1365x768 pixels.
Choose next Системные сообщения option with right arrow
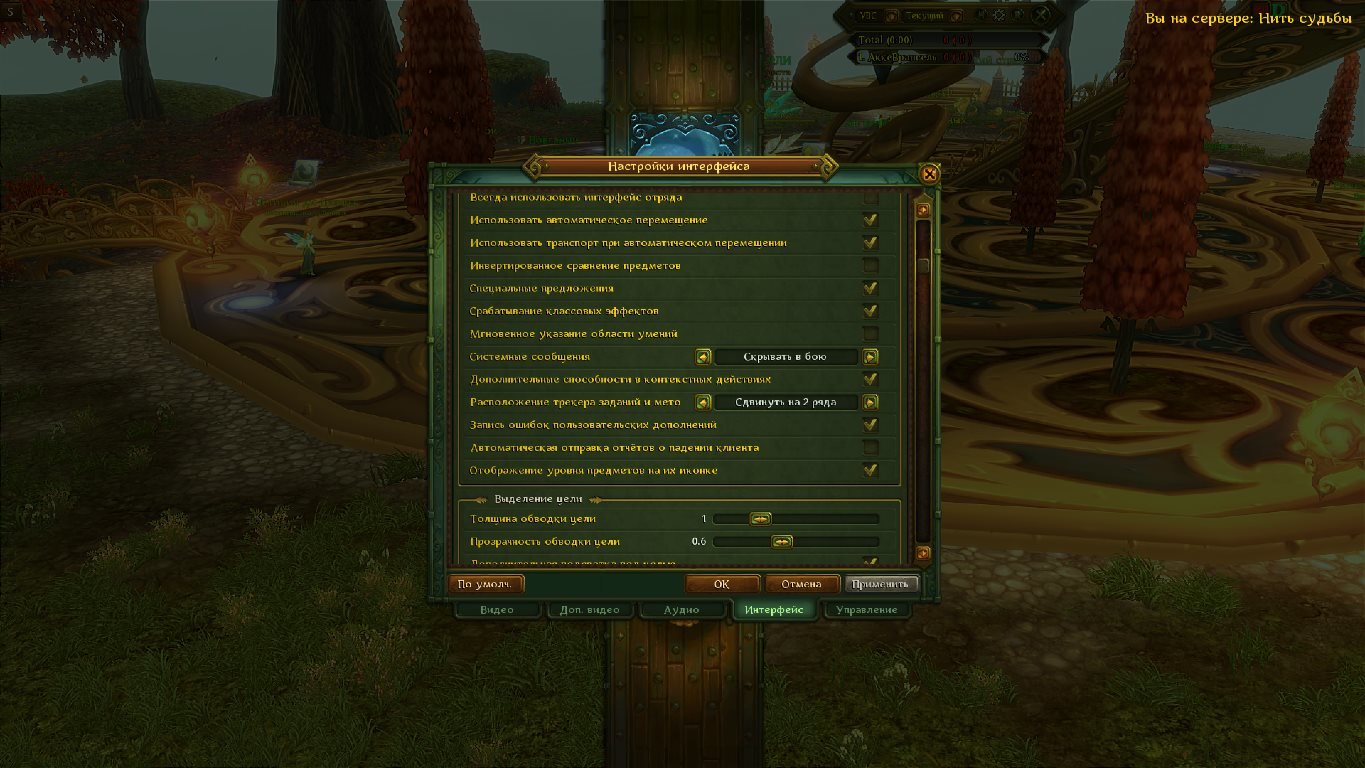click(x=870, y=357)
